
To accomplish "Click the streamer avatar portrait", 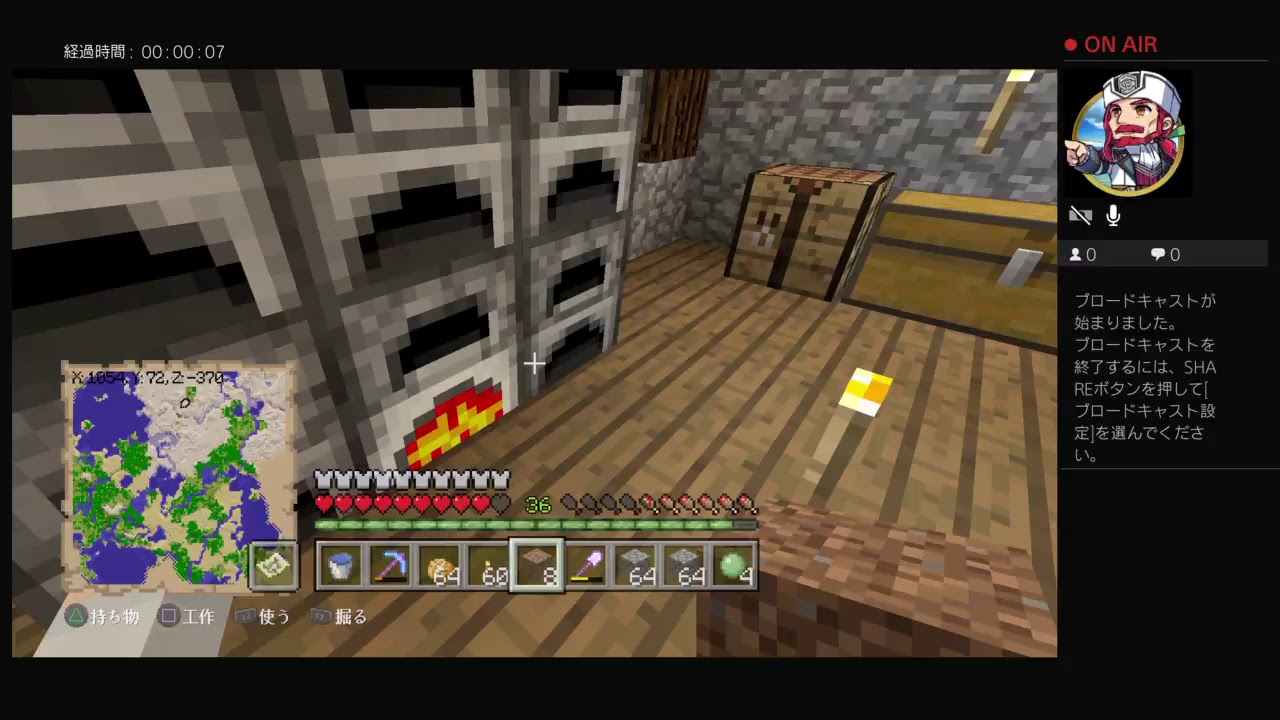I will pos(1126,133).
